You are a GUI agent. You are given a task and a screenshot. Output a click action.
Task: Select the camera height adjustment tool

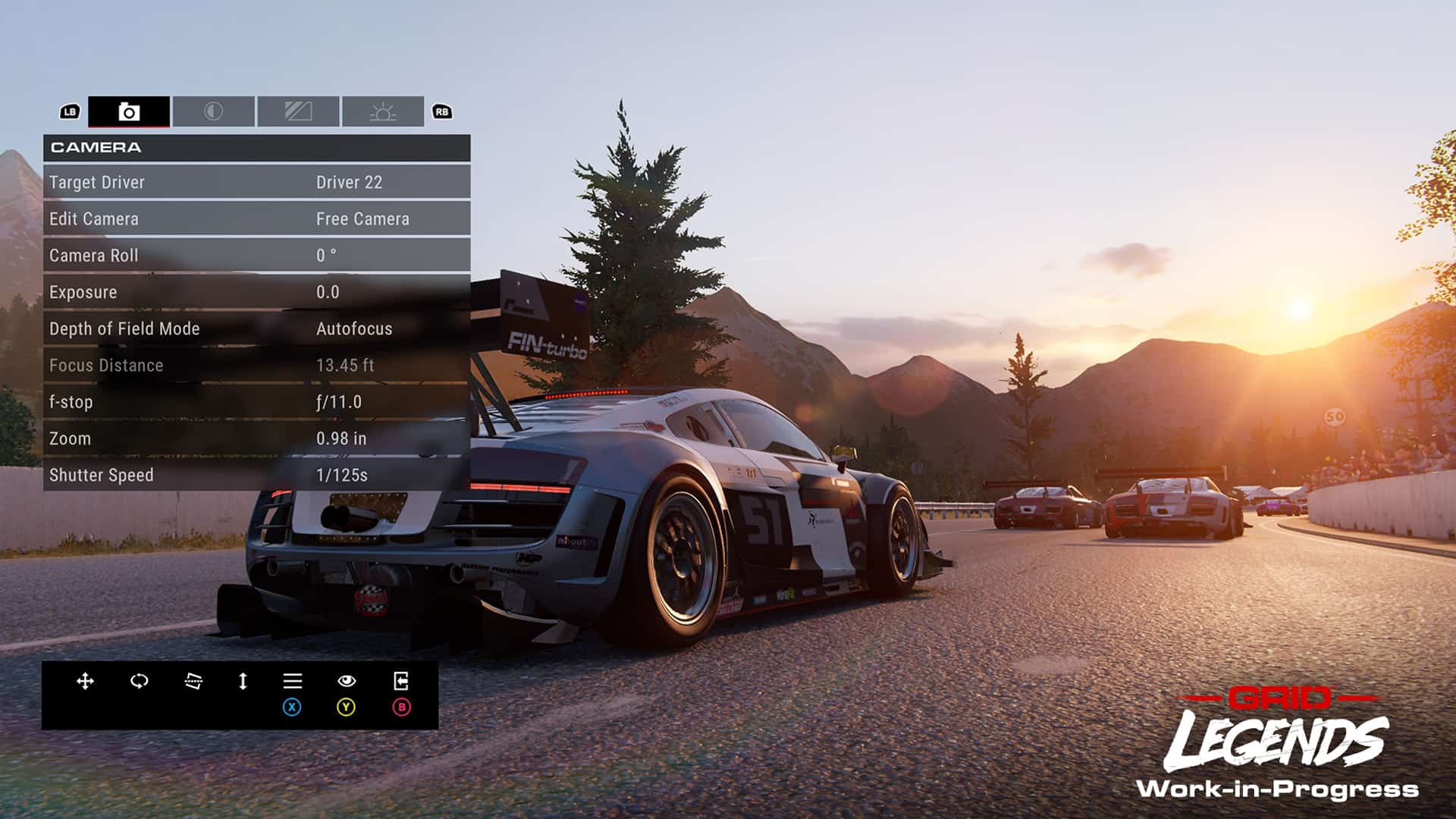[x=243, y=682]
